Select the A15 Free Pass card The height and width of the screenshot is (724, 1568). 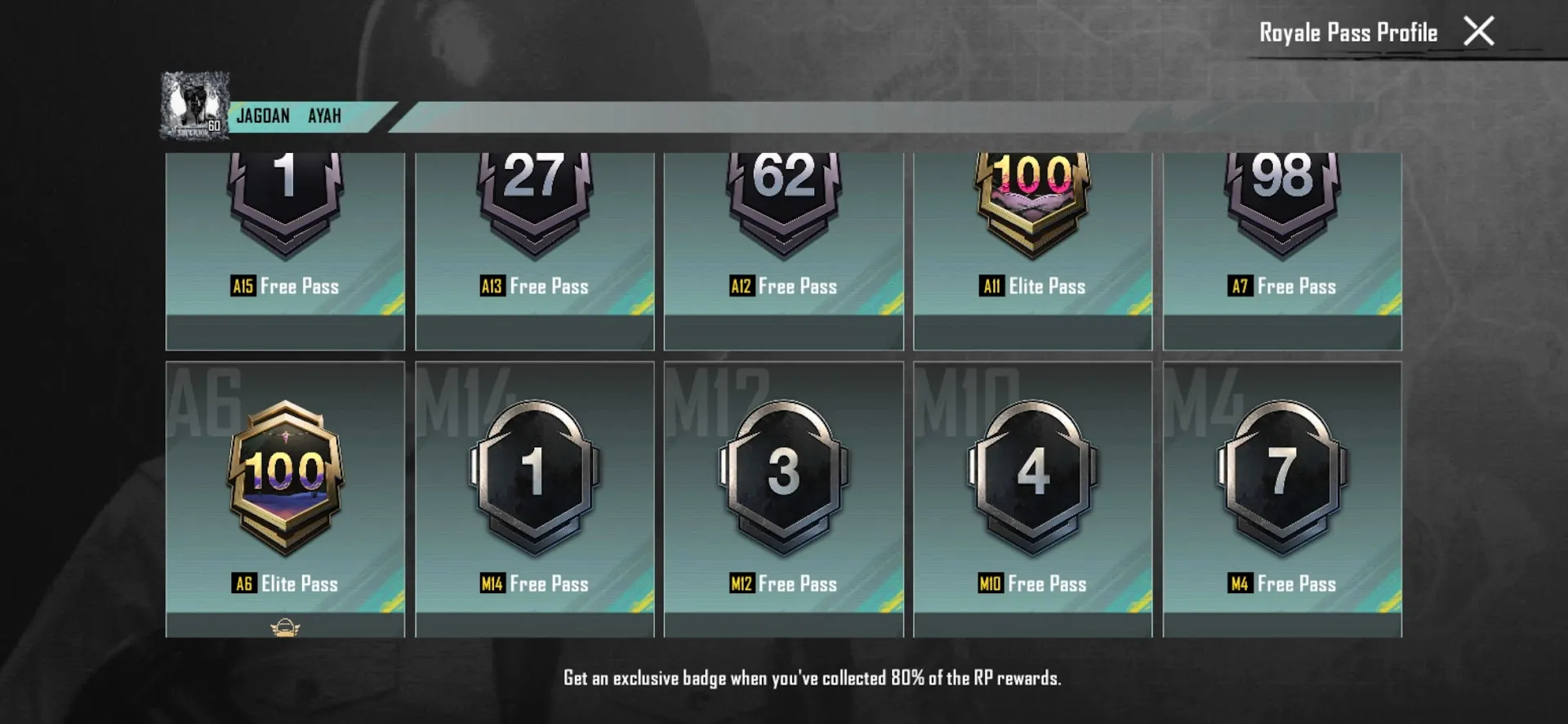coord(285,245)
